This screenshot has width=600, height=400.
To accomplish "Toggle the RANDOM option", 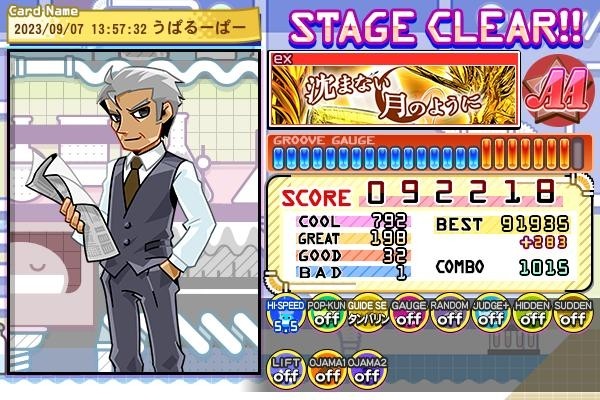I will tap(449, 320).
